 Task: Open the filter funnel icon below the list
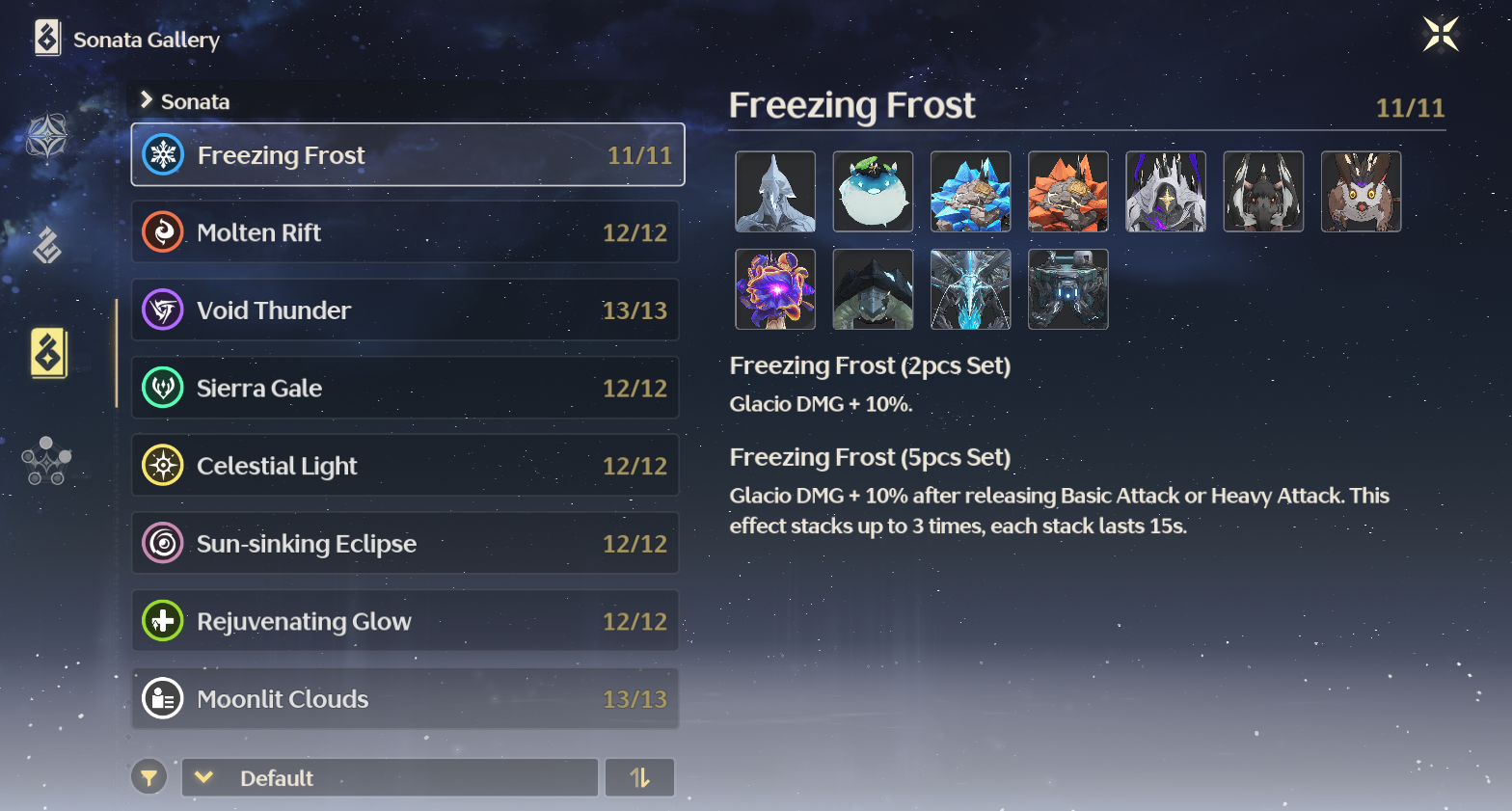148,777
